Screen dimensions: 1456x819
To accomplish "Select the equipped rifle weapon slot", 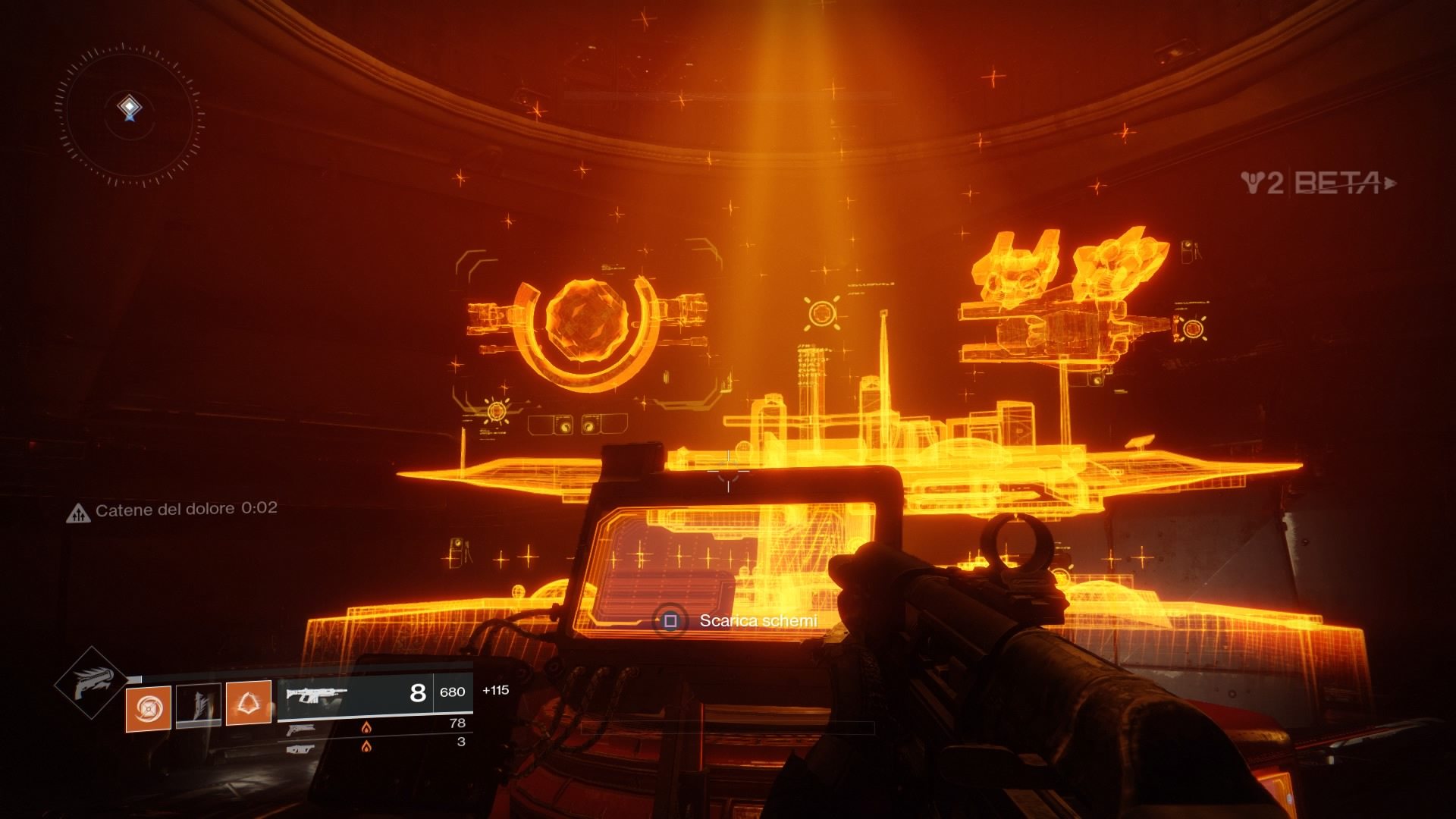I will tap(375, 693).
